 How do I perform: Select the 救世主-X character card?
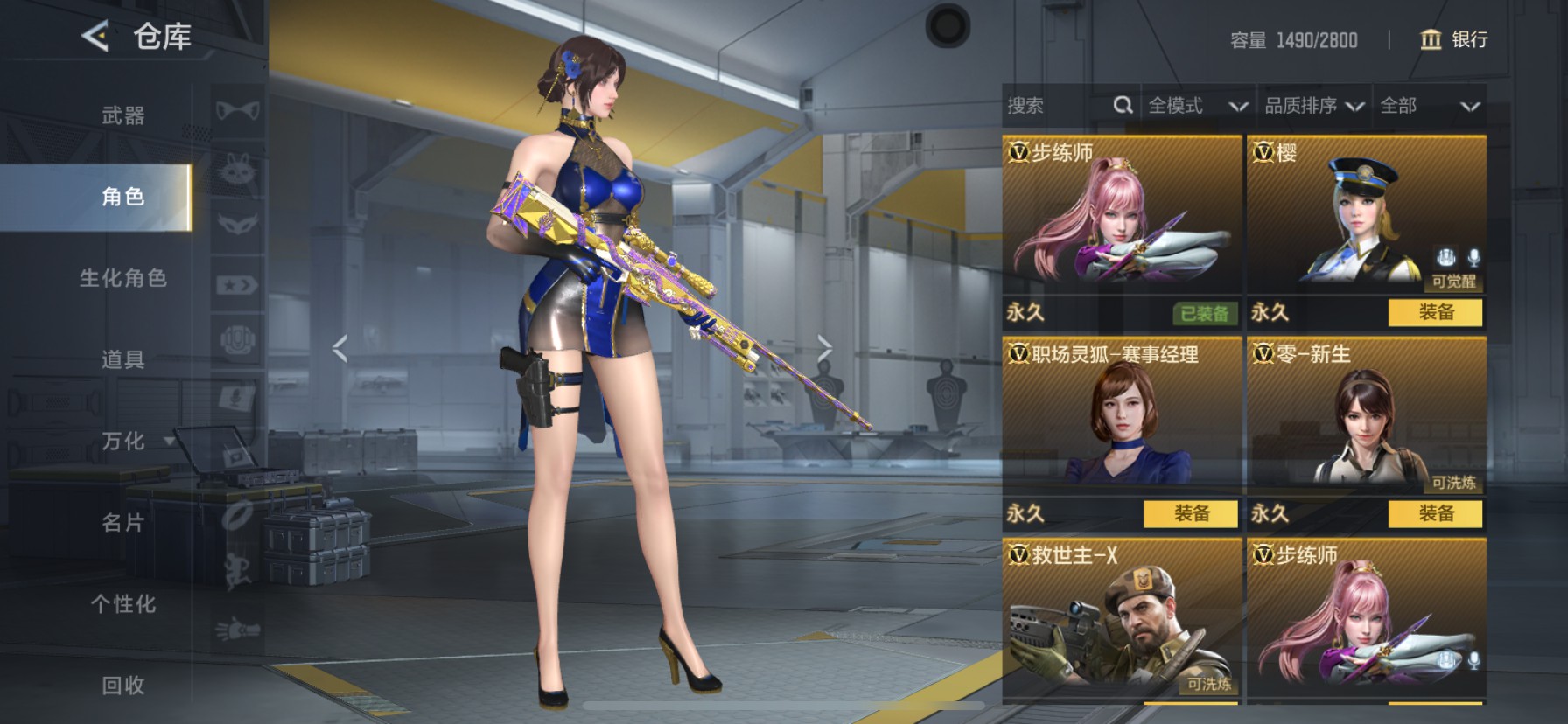pos(1122,621)
